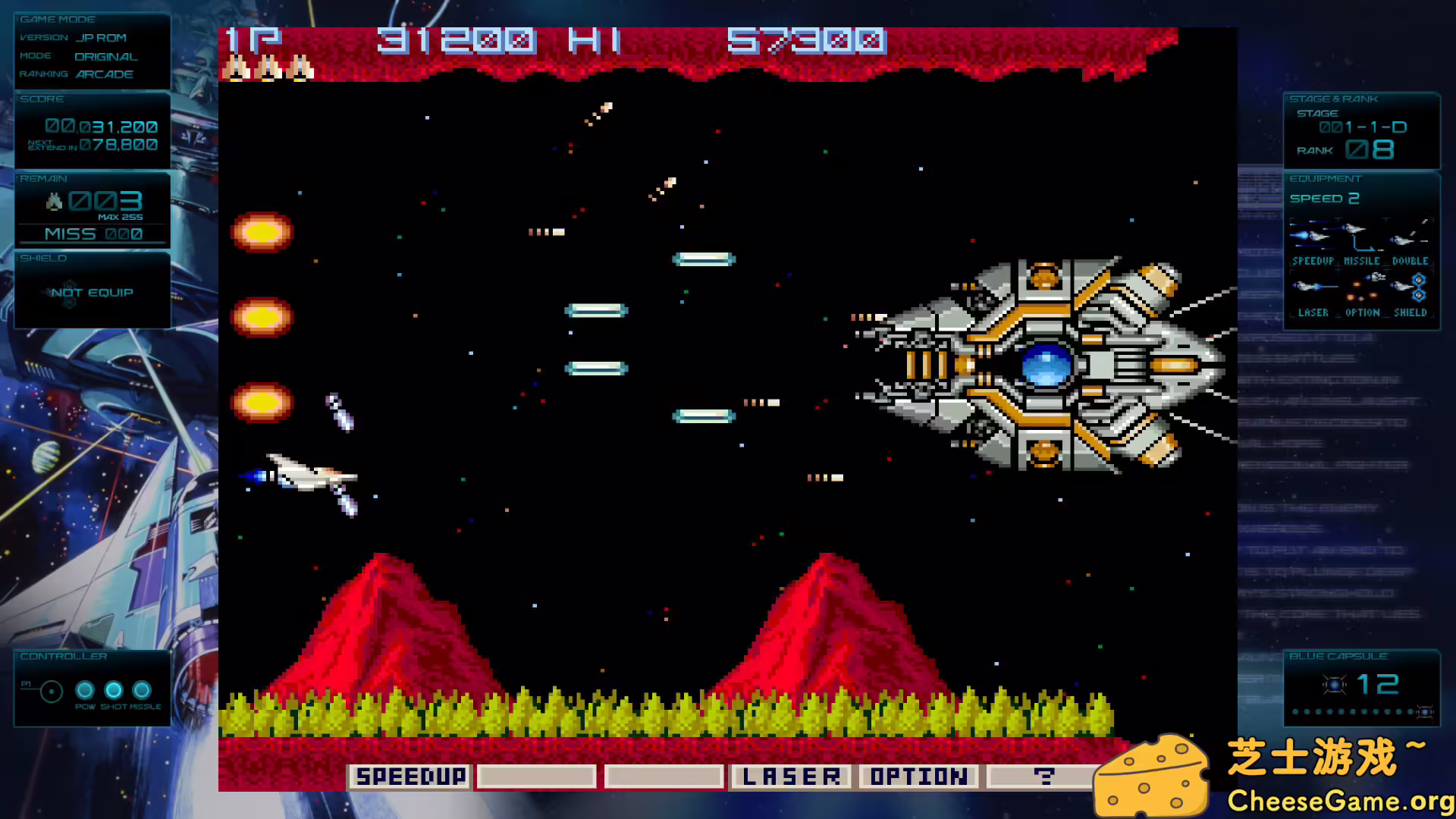Image resolution: width=1456 pixels, height=819 pixels.
Task: Click the ship icon in the REMAIN panel
Action: pos(53,202)
